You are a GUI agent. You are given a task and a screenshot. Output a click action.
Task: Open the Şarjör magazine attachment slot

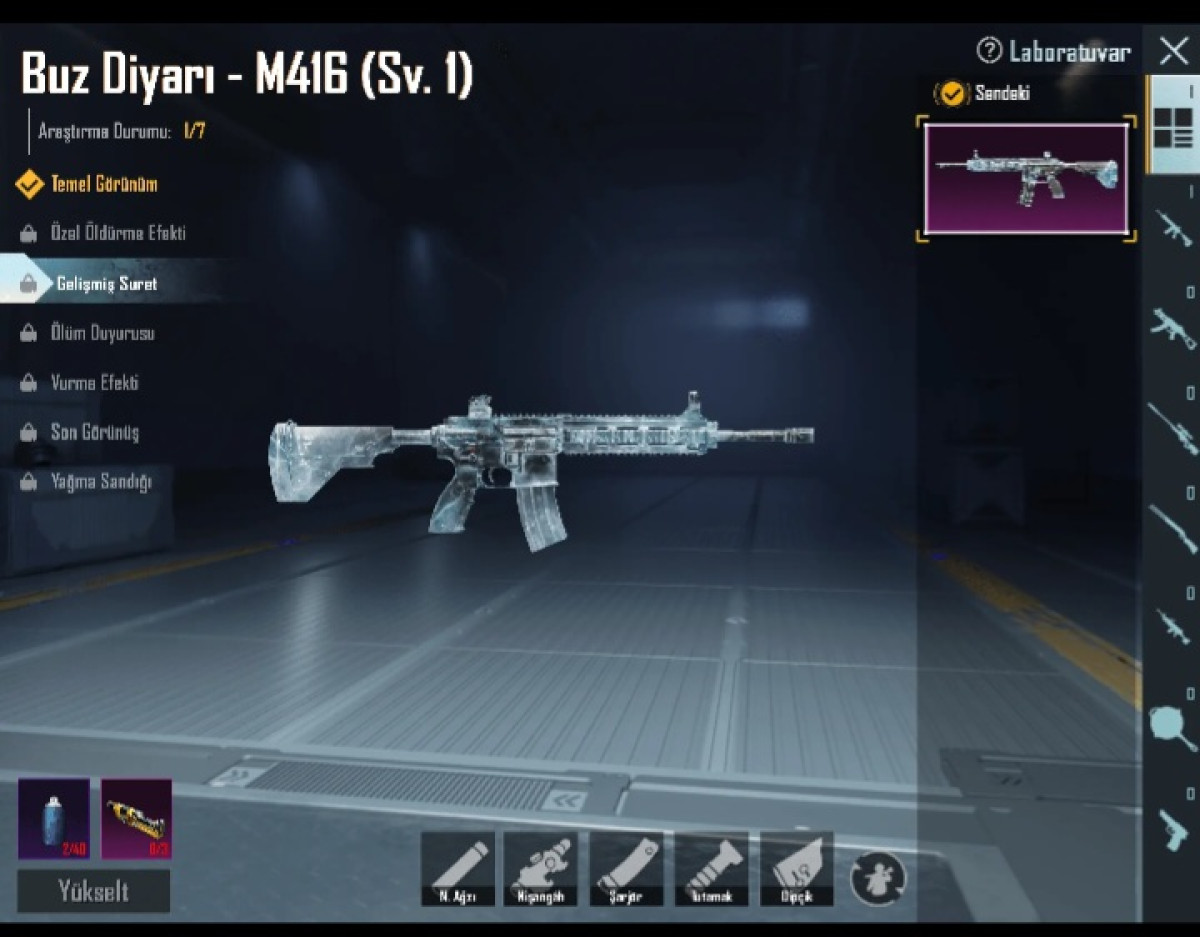click(626, 869)
